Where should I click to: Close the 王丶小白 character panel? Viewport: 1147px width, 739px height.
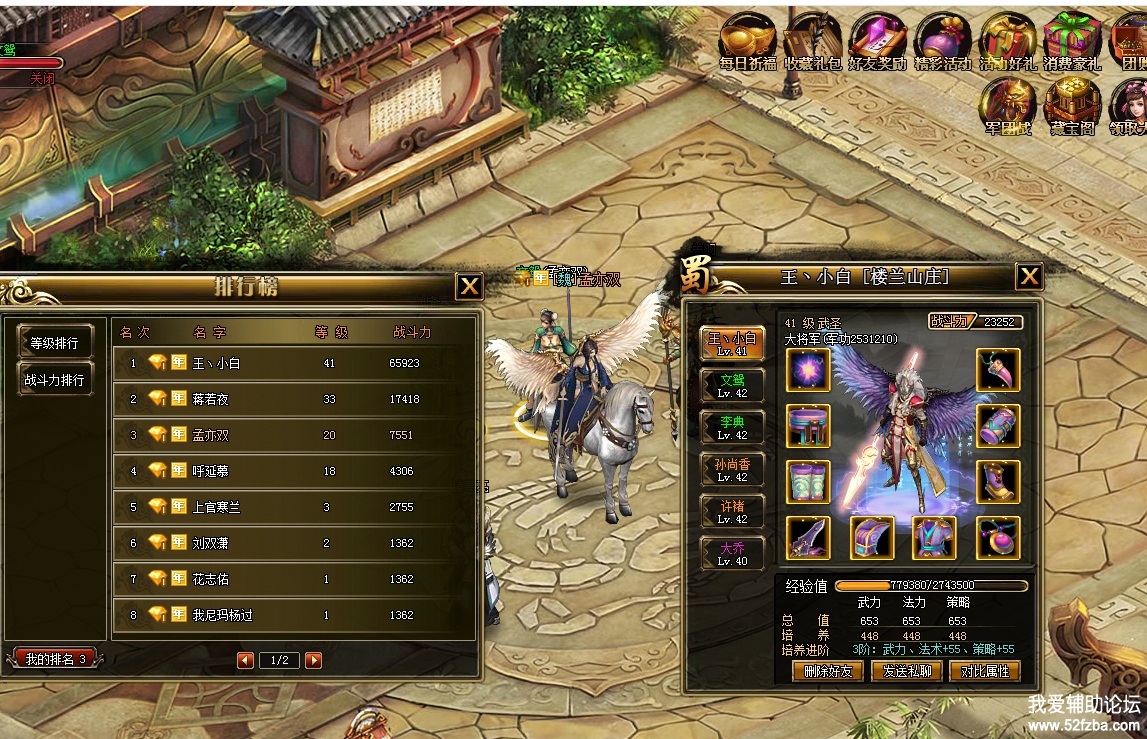[1029, 277]
